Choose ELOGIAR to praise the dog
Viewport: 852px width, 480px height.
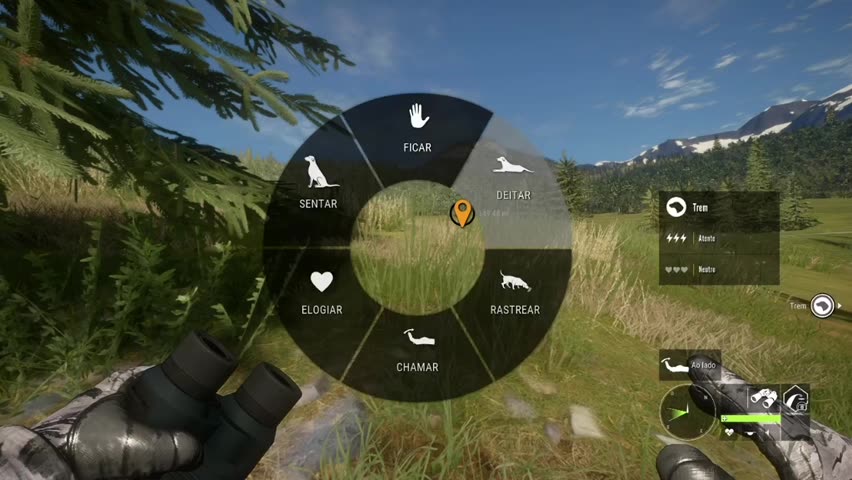point(321,292)
